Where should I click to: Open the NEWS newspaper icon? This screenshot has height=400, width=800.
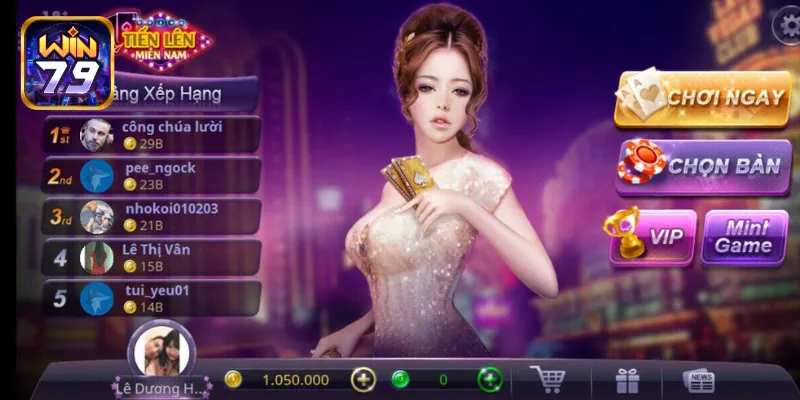point(699,381)
